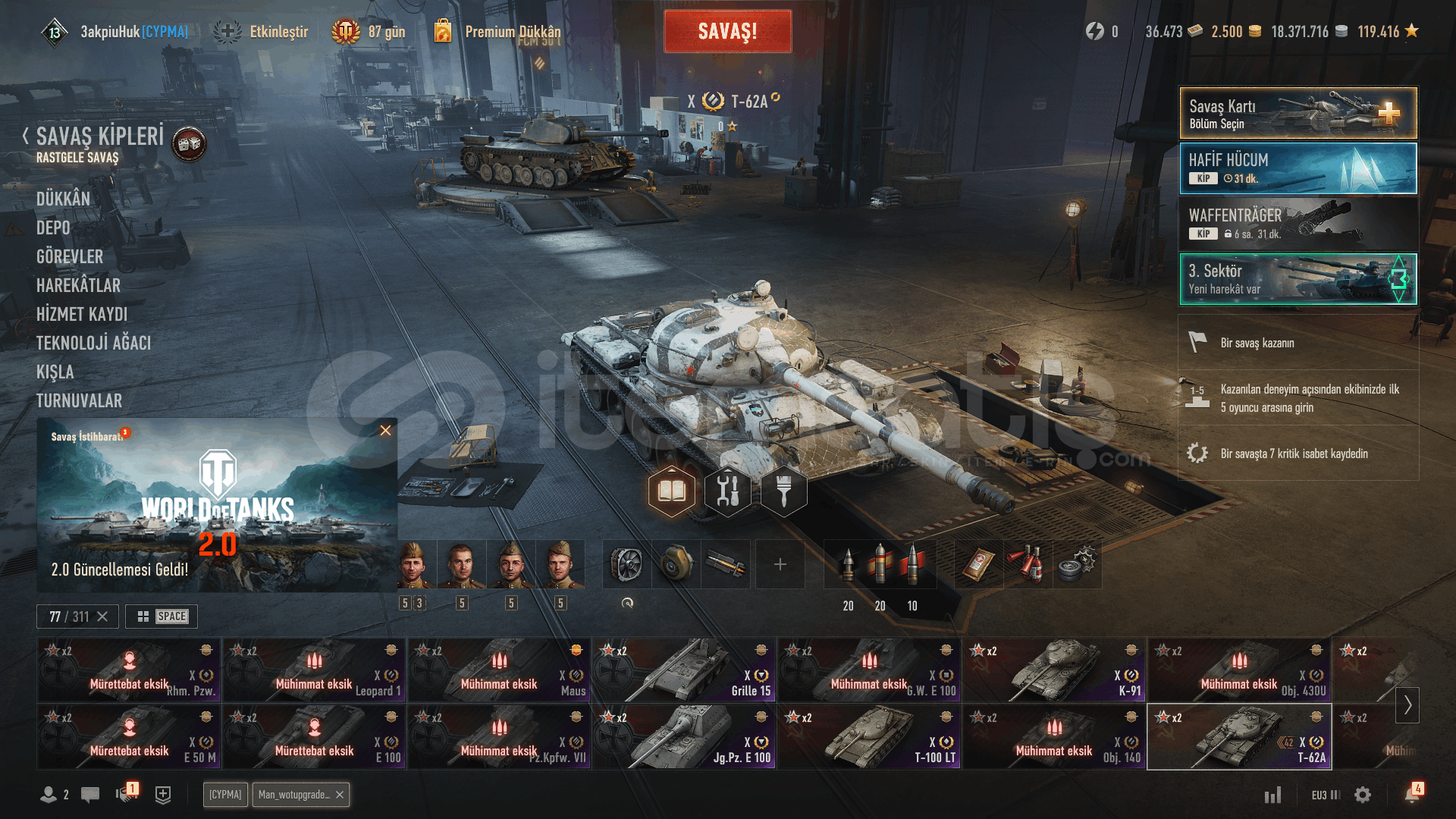Open the DÜKKÂN shop menu
Image resolution: width=1456 pixels, height=819 pixels.
[x=63, y=199]
